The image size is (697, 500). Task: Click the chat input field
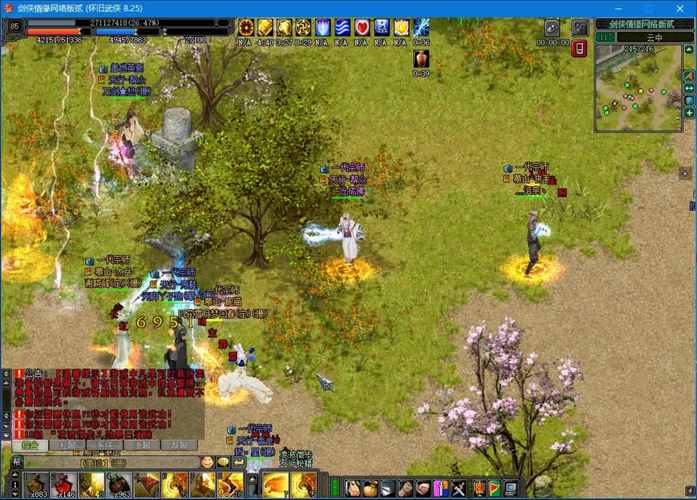[x=110, y=462]
